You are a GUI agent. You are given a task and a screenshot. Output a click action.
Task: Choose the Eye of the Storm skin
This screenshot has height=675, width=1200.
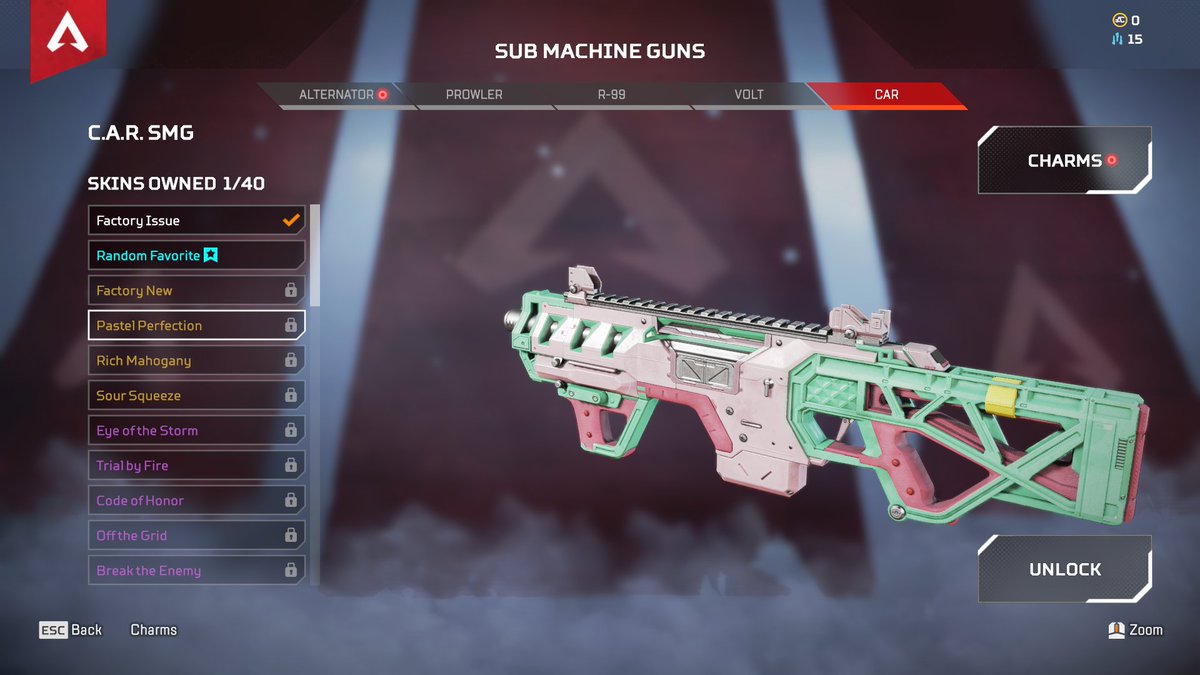pyautogui.click(x=196, y=431)
